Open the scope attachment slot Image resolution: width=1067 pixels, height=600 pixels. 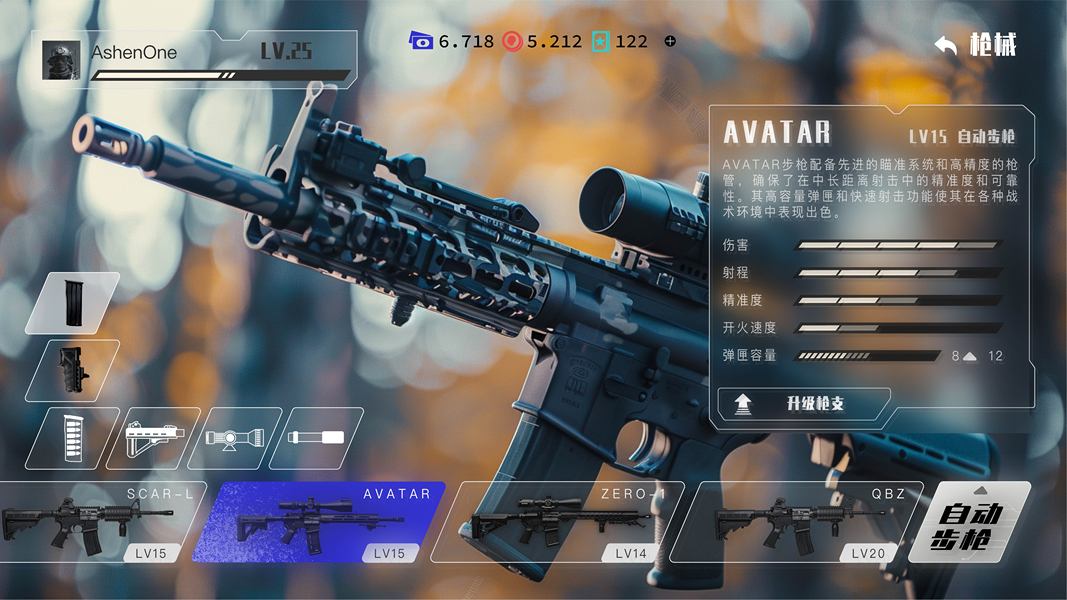[x=235, y=438]
